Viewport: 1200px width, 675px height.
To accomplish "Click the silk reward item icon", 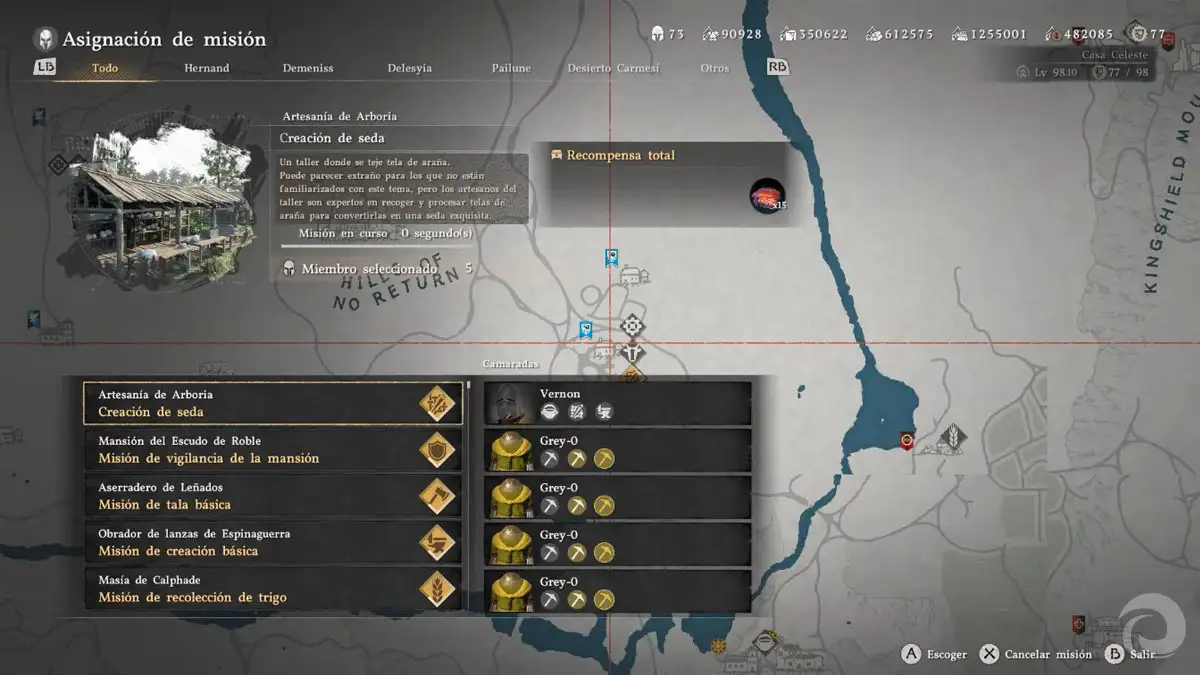I will [767, 196].
